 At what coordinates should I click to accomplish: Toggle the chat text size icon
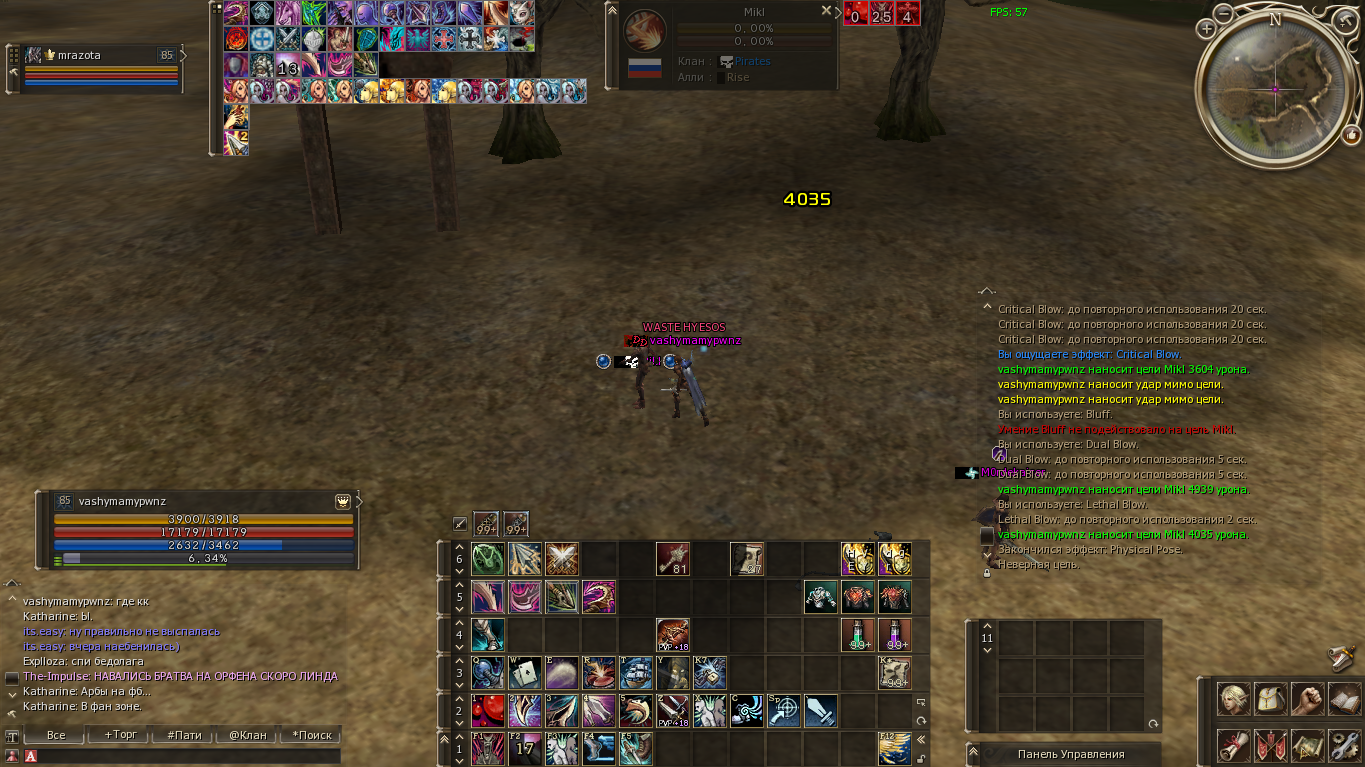tap(11, 734)
